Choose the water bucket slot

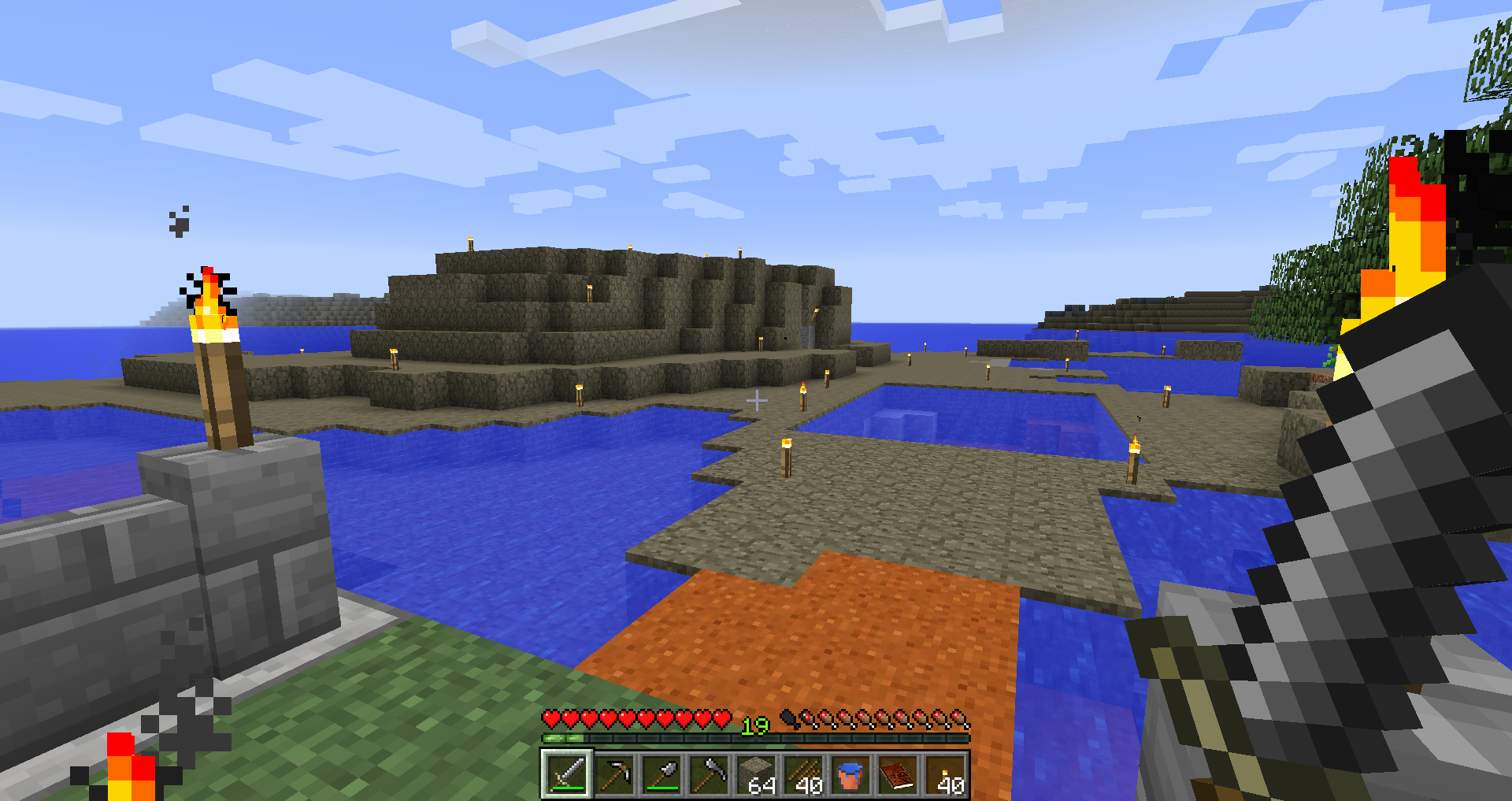click(850, 773)
